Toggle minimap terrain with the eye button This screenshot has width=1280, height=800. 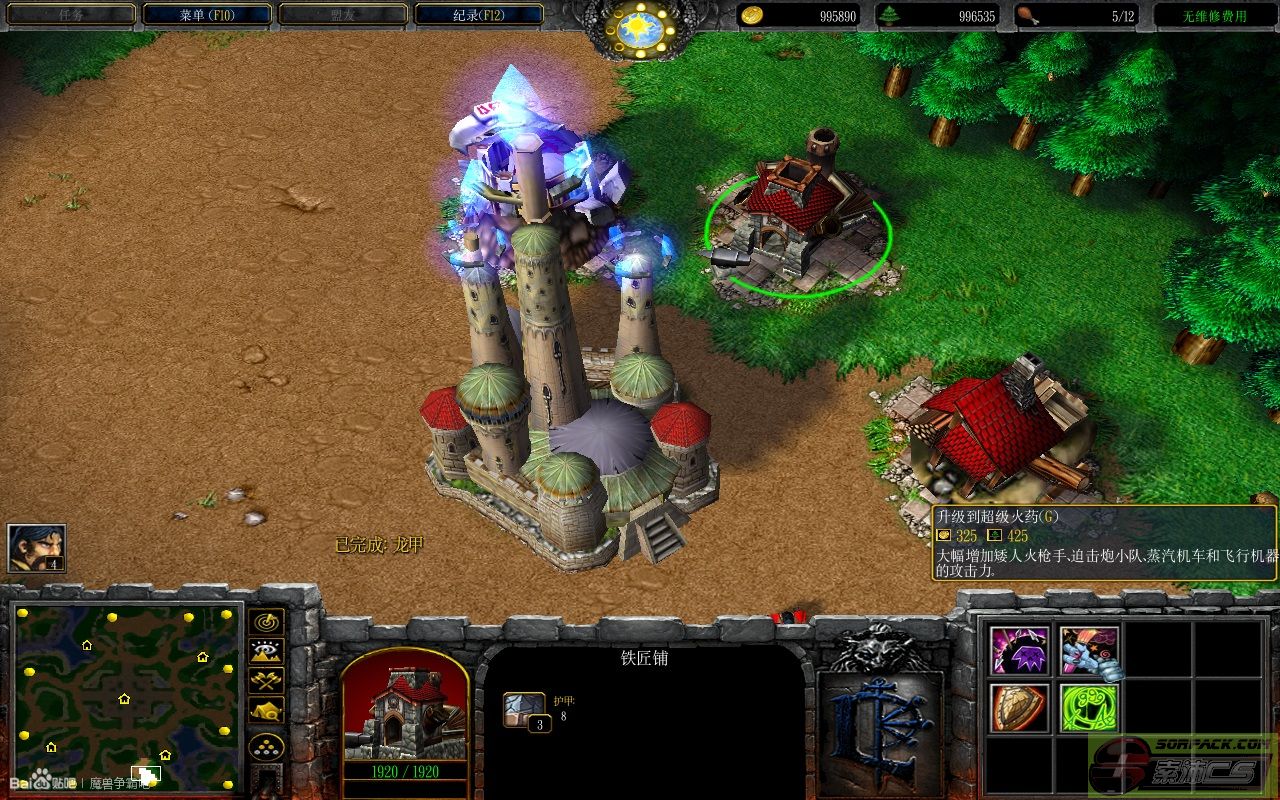[266, 651]
